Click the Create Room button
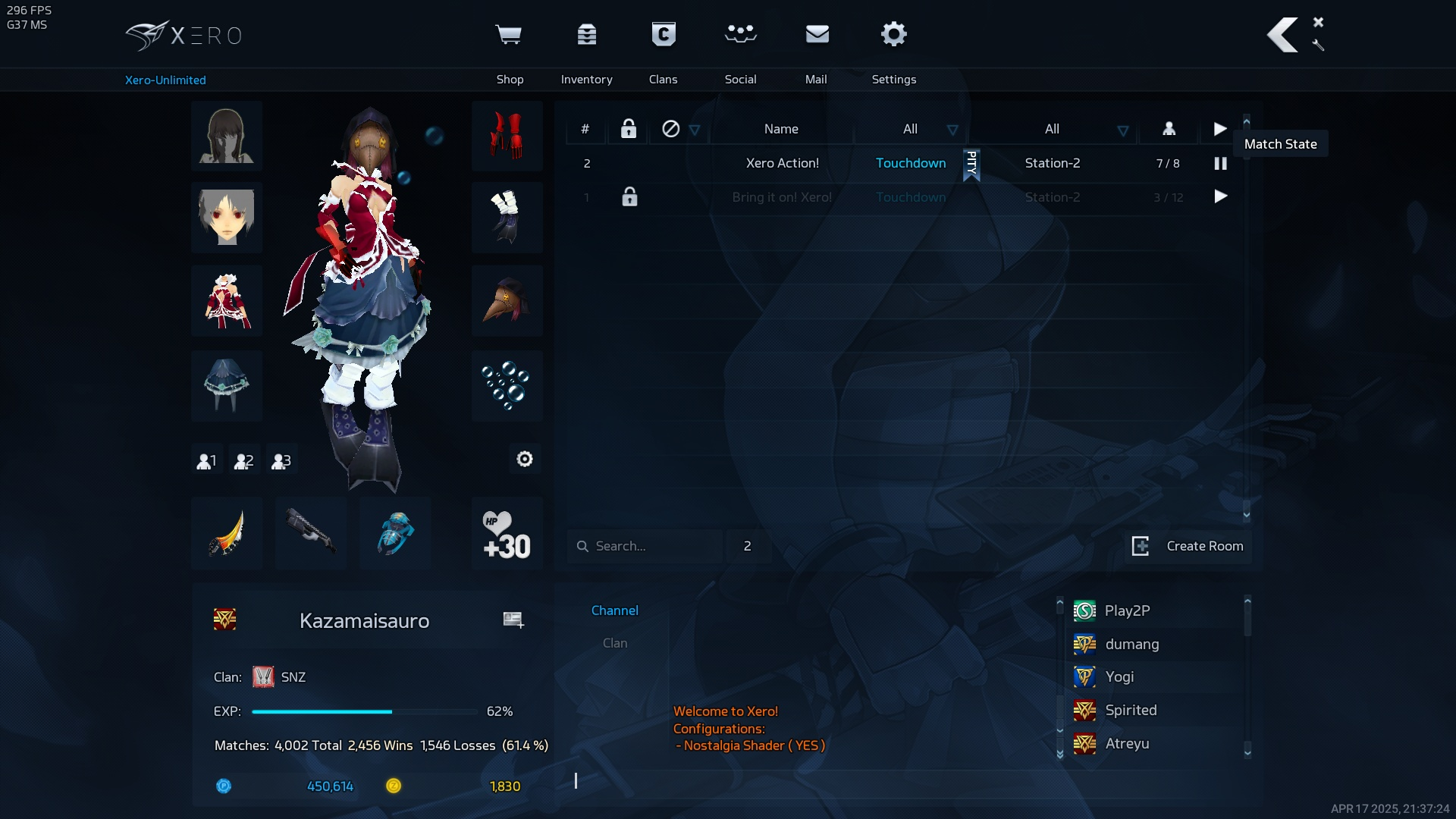Viewport: 1456px width, 819px height. [x=1188, y=546]
